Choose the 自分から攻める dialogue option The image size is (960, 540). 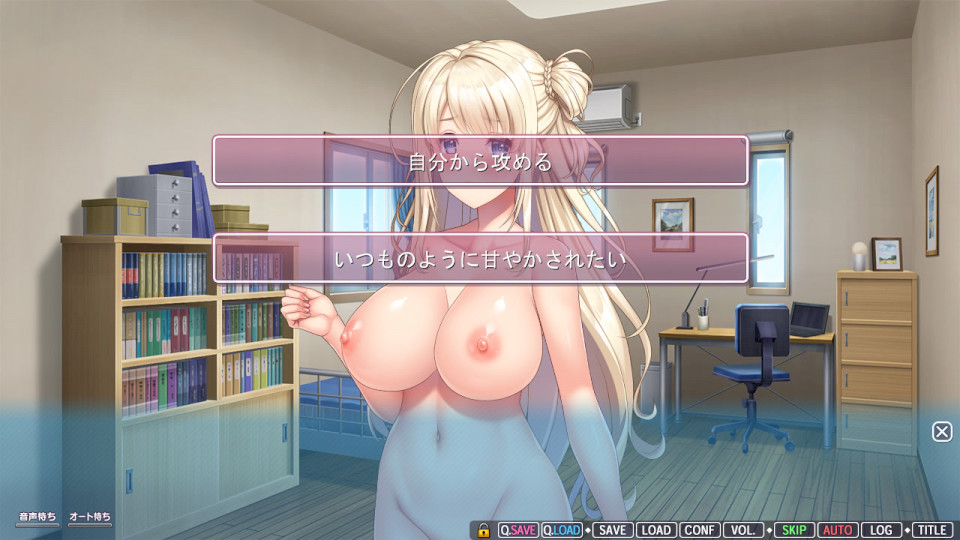click(x=480, y=161)
